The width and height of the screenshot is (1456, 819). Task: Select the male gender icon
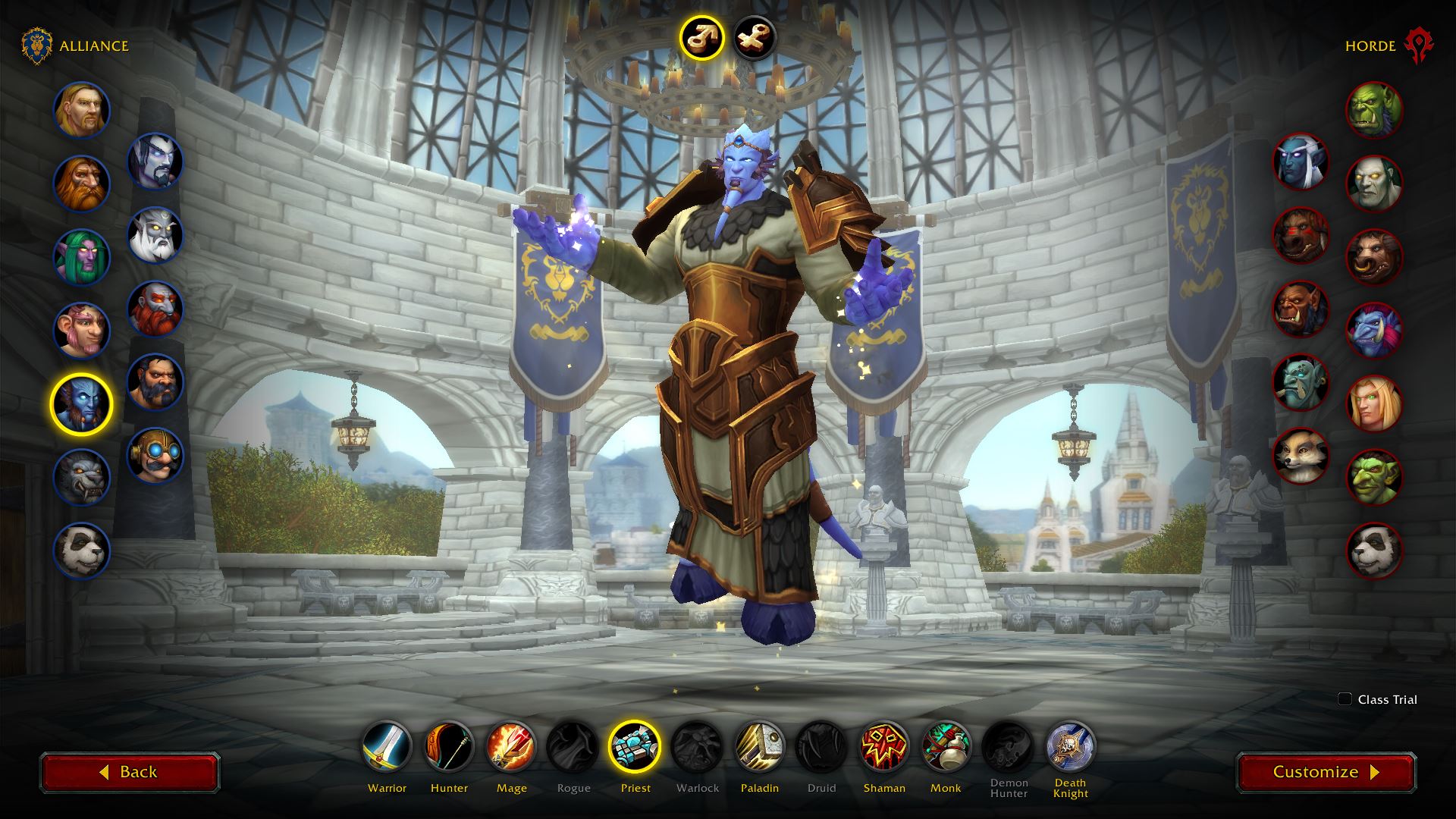[x=701, y=37]
